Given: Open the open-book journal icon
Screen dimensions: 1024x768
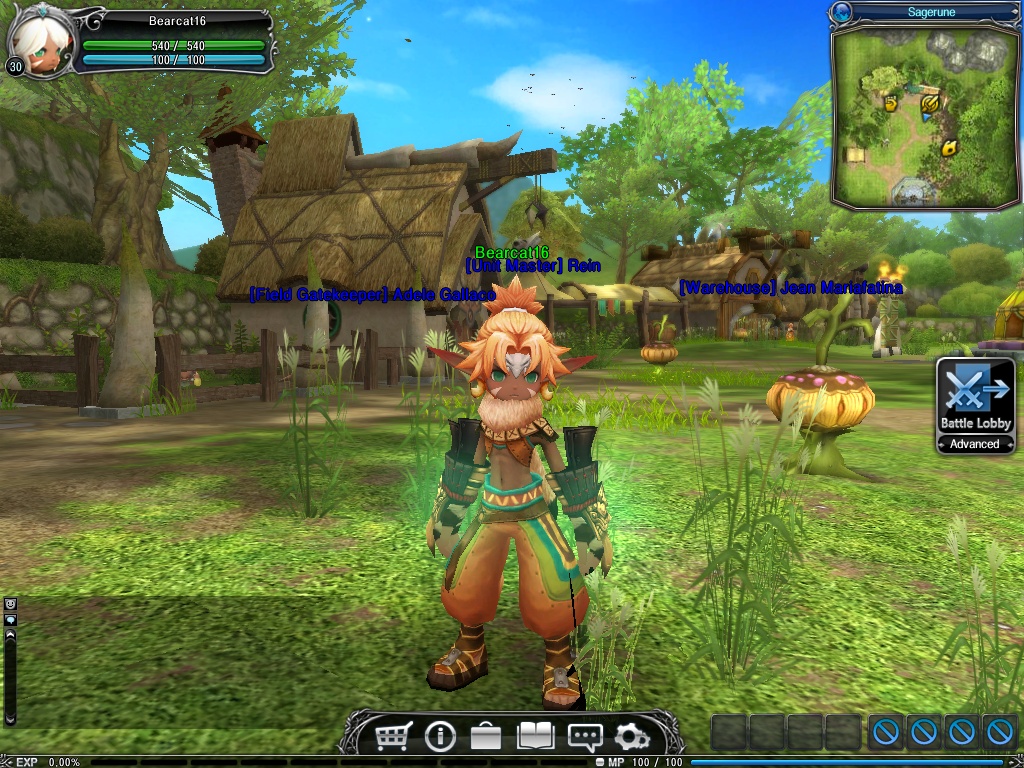Looking at the screenshot, I should tap(535, 737).
